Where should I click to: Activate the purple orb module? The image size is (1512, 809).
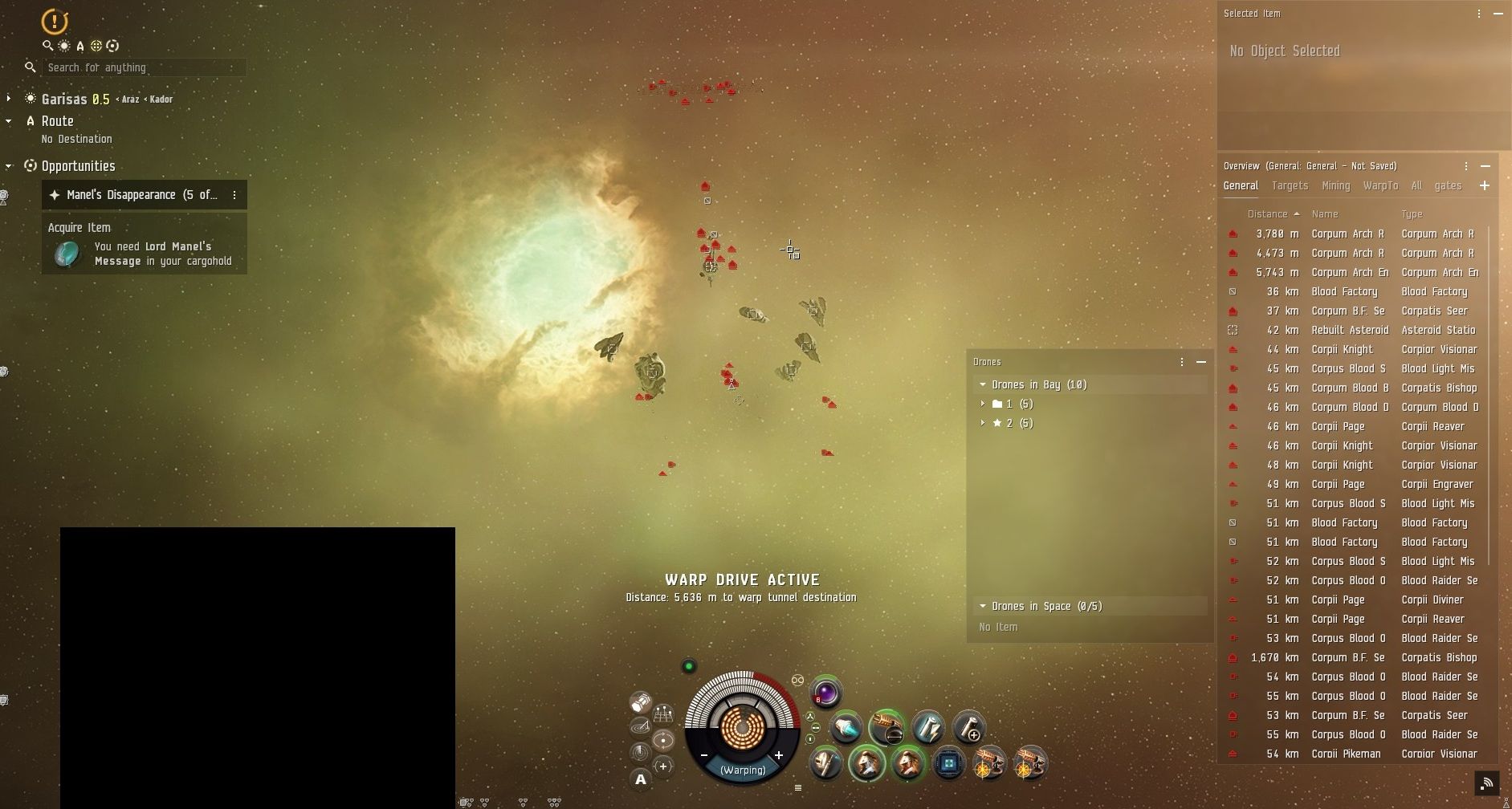825,693
